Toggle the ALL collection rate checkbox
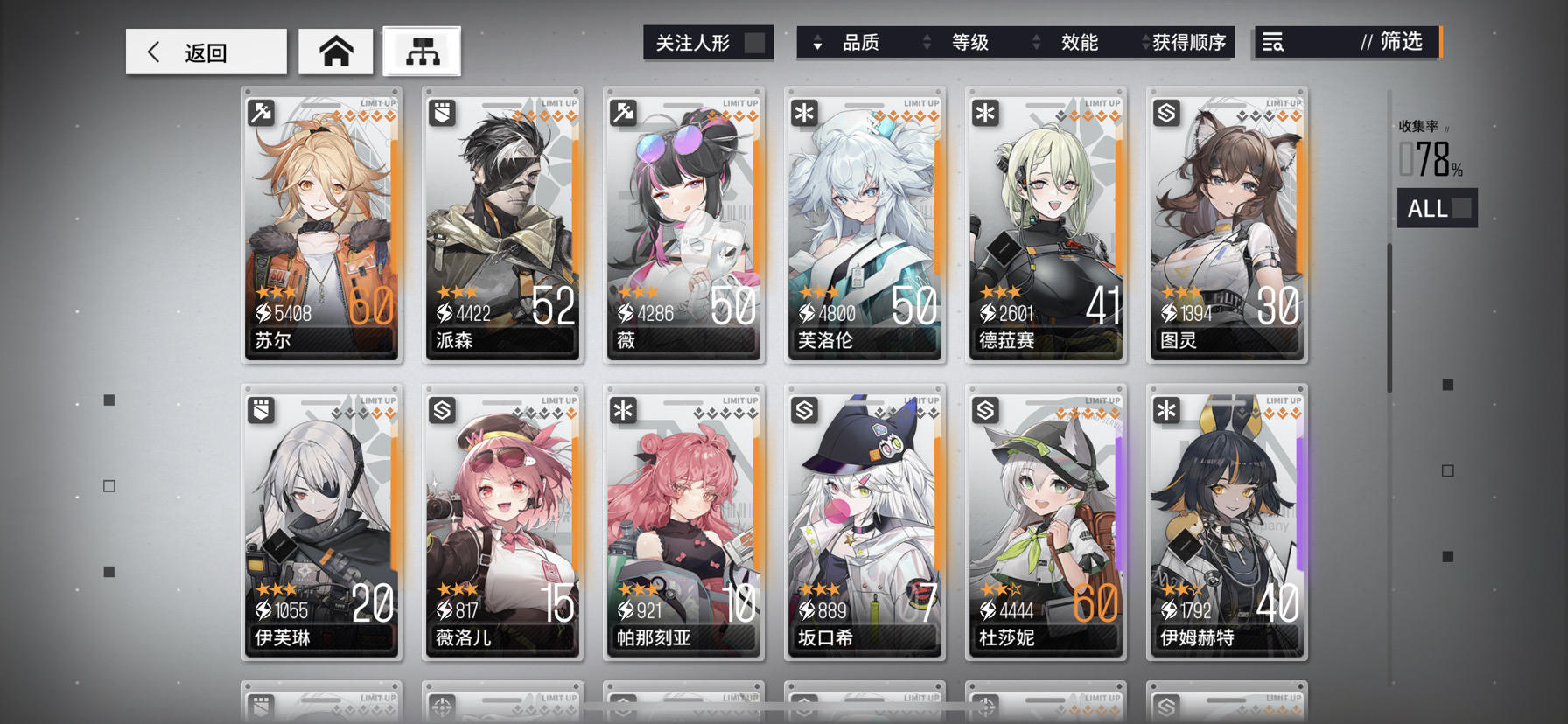 (1460, 208)
